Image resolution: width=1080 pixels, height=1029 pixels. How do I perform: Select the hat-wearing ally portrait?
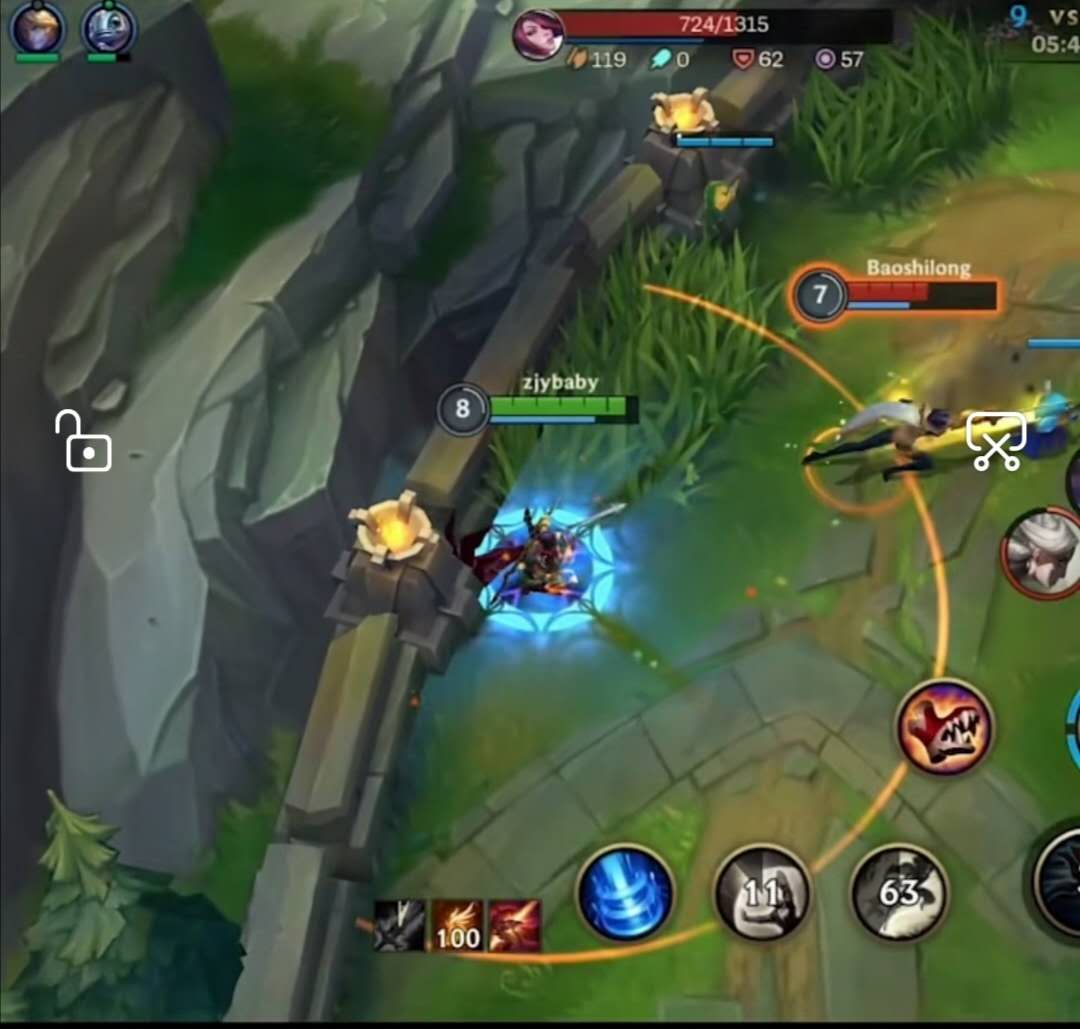click(x=37, y=27)
